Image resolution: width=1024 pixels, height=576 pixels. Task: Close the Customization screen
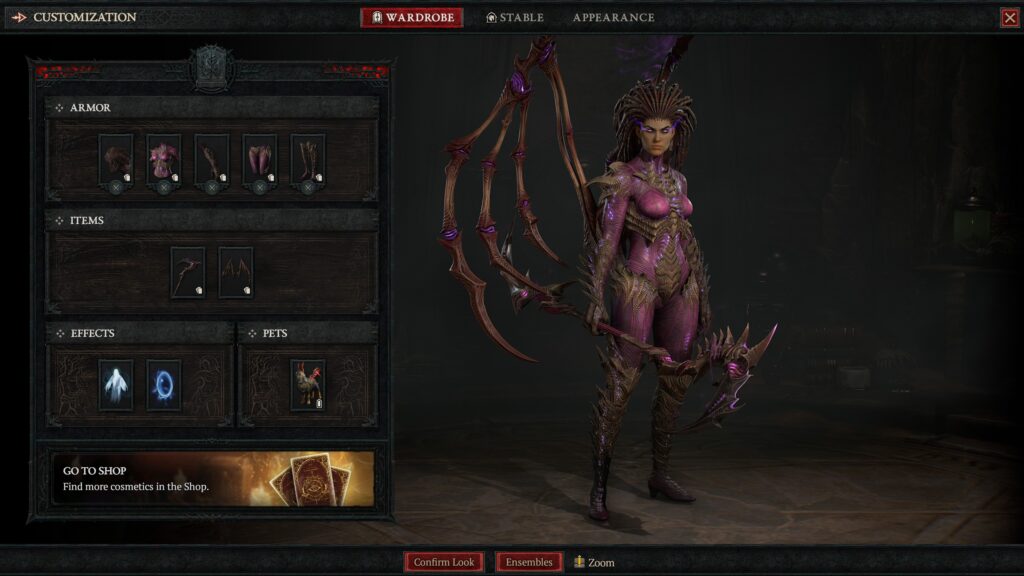click(x=1009, y=18)
